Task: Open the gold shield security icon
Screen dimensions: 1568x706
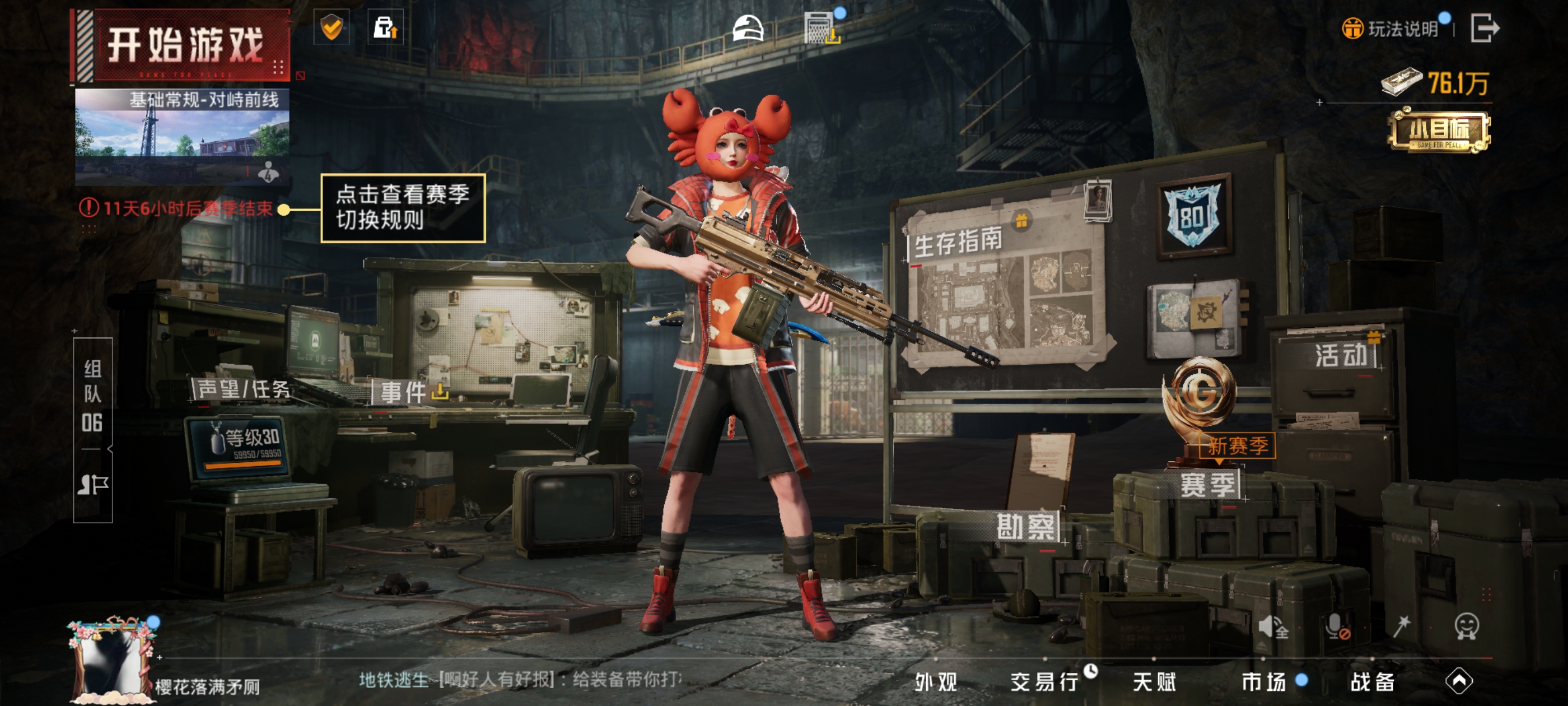Action: (331, 27)
